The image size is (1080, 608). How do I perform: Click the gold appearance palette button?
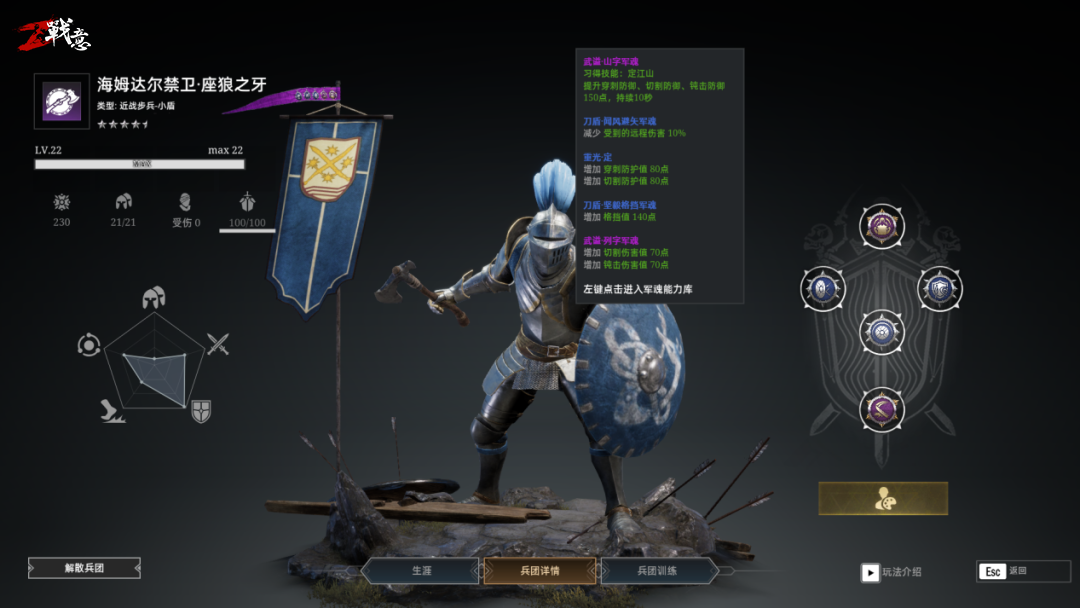point(883,498)
